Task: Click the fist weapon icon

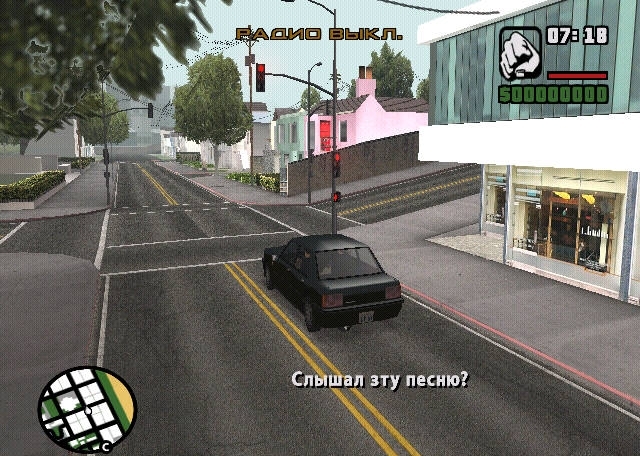Action: pyautogui.click(x=519, y=53)
